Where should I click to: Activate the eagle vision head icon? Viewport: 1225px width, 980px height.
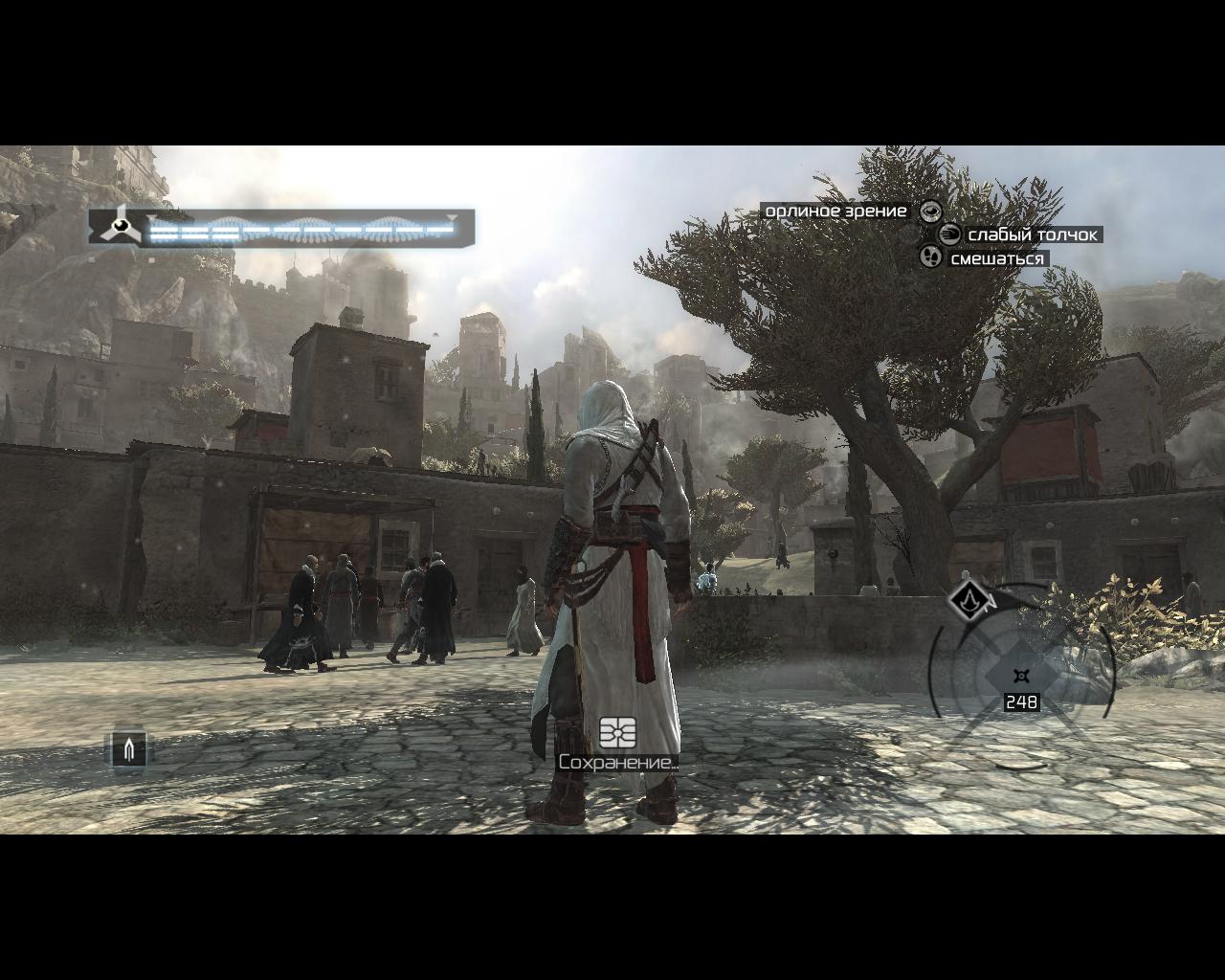[x=930, y=212]
